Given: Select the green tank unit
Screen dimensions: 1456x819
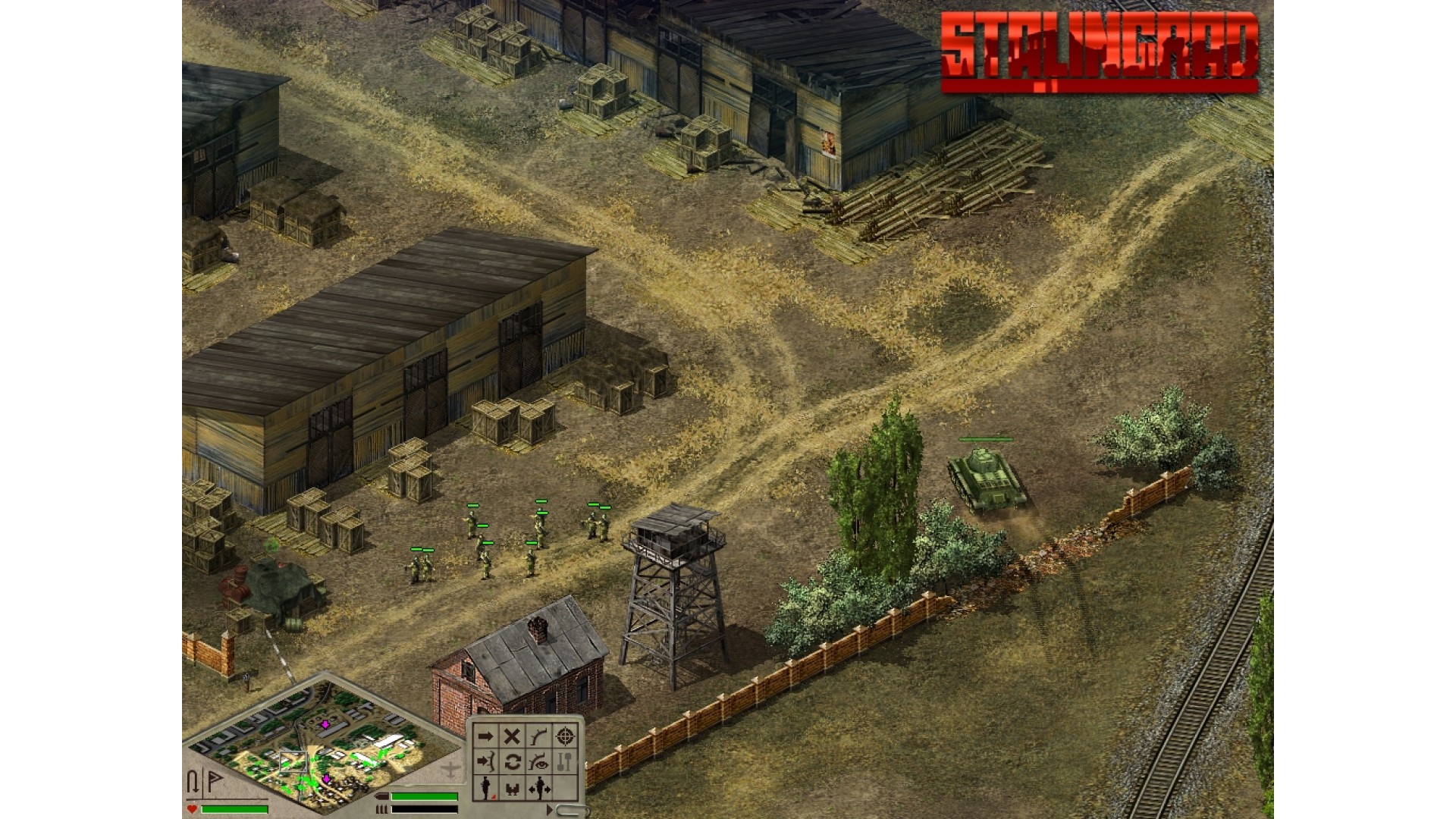Looking at the screenshot, I should coord(986,478).
